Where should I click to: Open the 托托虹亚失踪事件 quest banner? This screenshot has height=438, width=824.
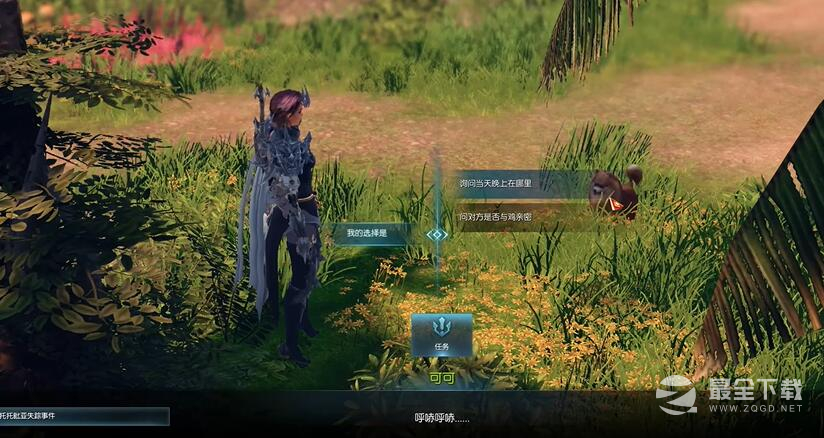coord(84,415)
